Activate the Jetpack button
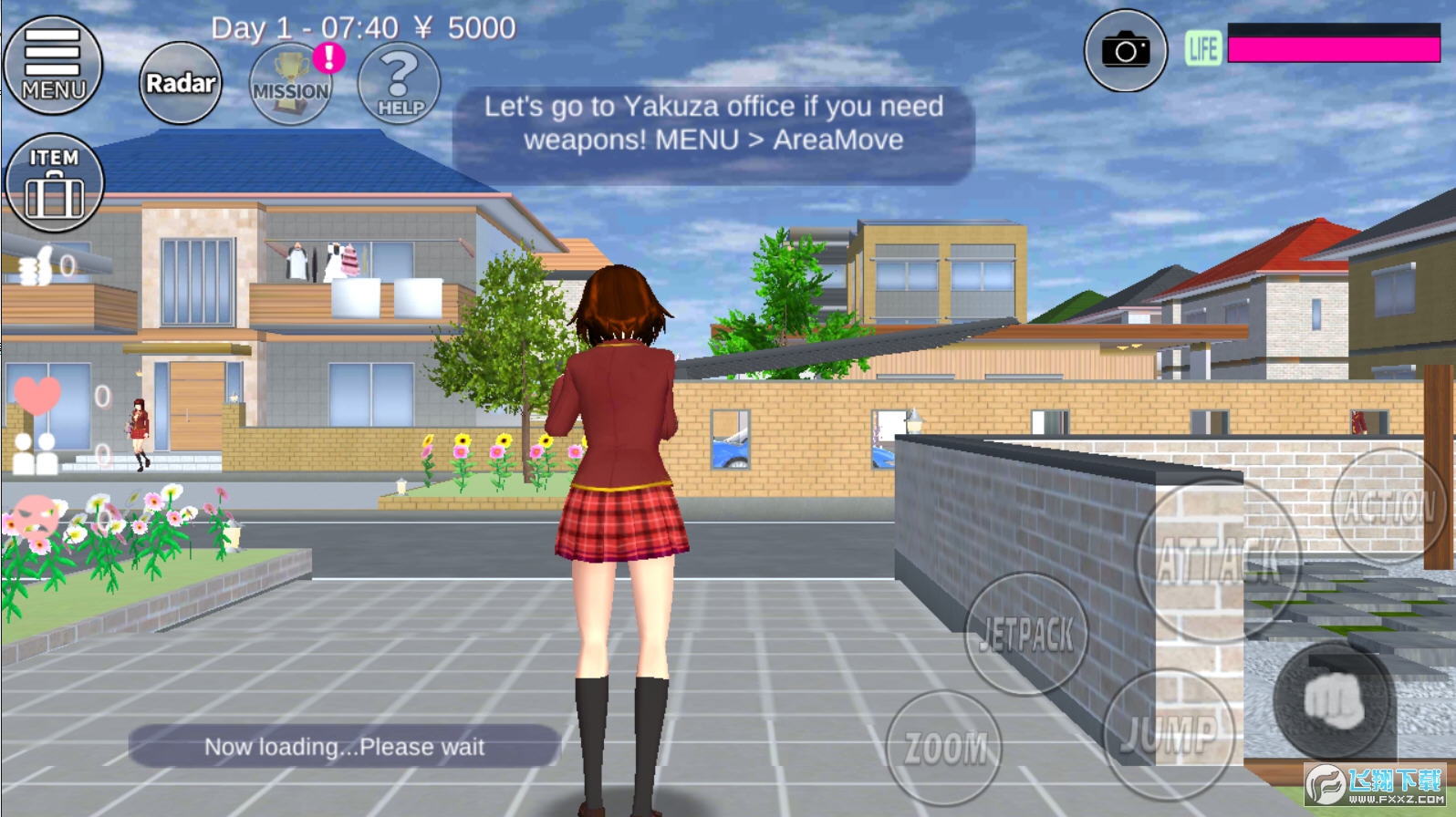1456x817 pixels. (x=1026, y=634)
